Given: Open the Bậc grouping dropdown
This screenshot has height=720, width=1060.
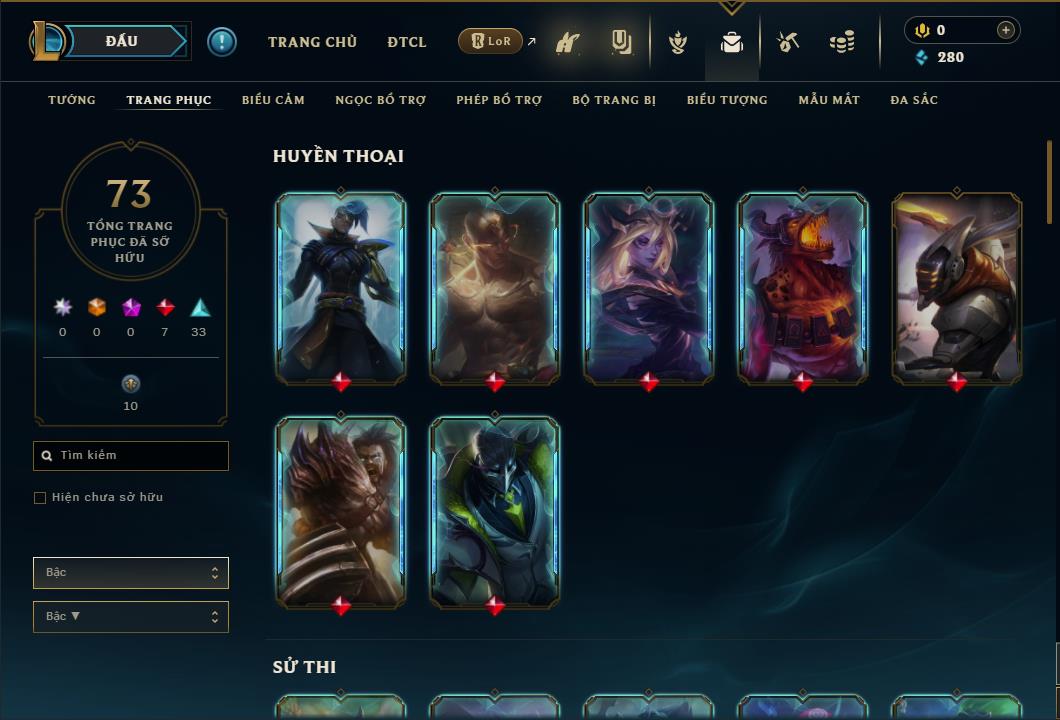Looking at the screenshot, I should pyautogui.click(x=130, y=573).
